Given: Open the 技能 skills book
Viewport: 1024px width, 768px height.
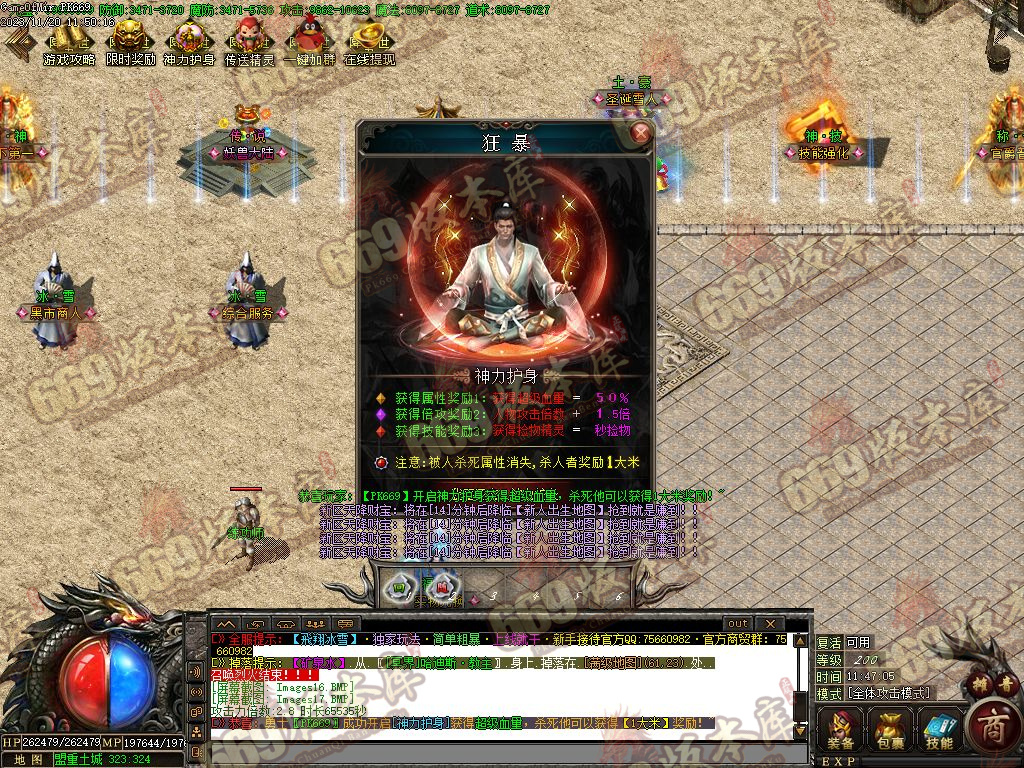Looking at the screenshot, I should (x=938, y=728).
